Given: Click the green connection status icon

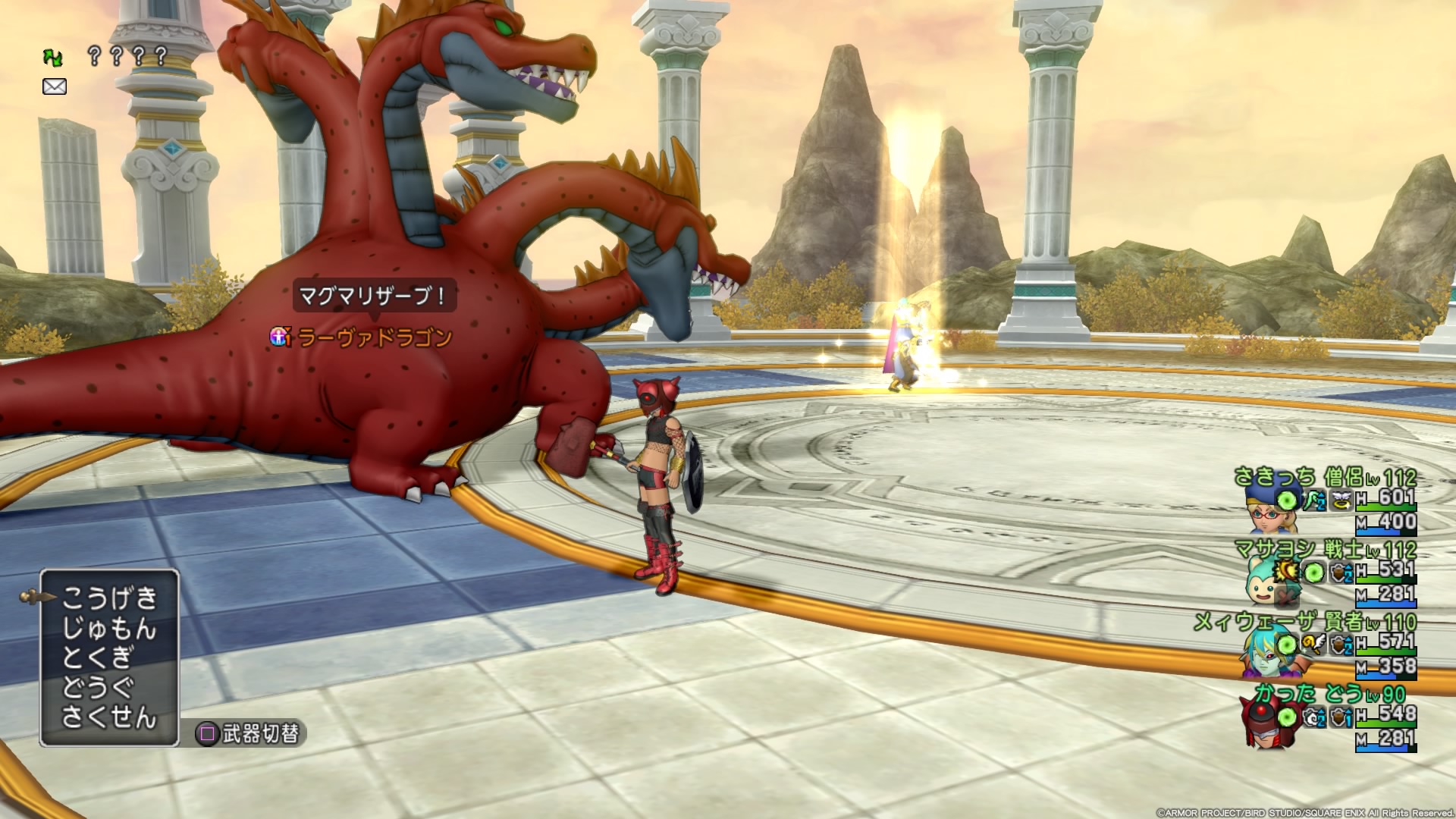Looking at the screenshot, I should point(53,57).
